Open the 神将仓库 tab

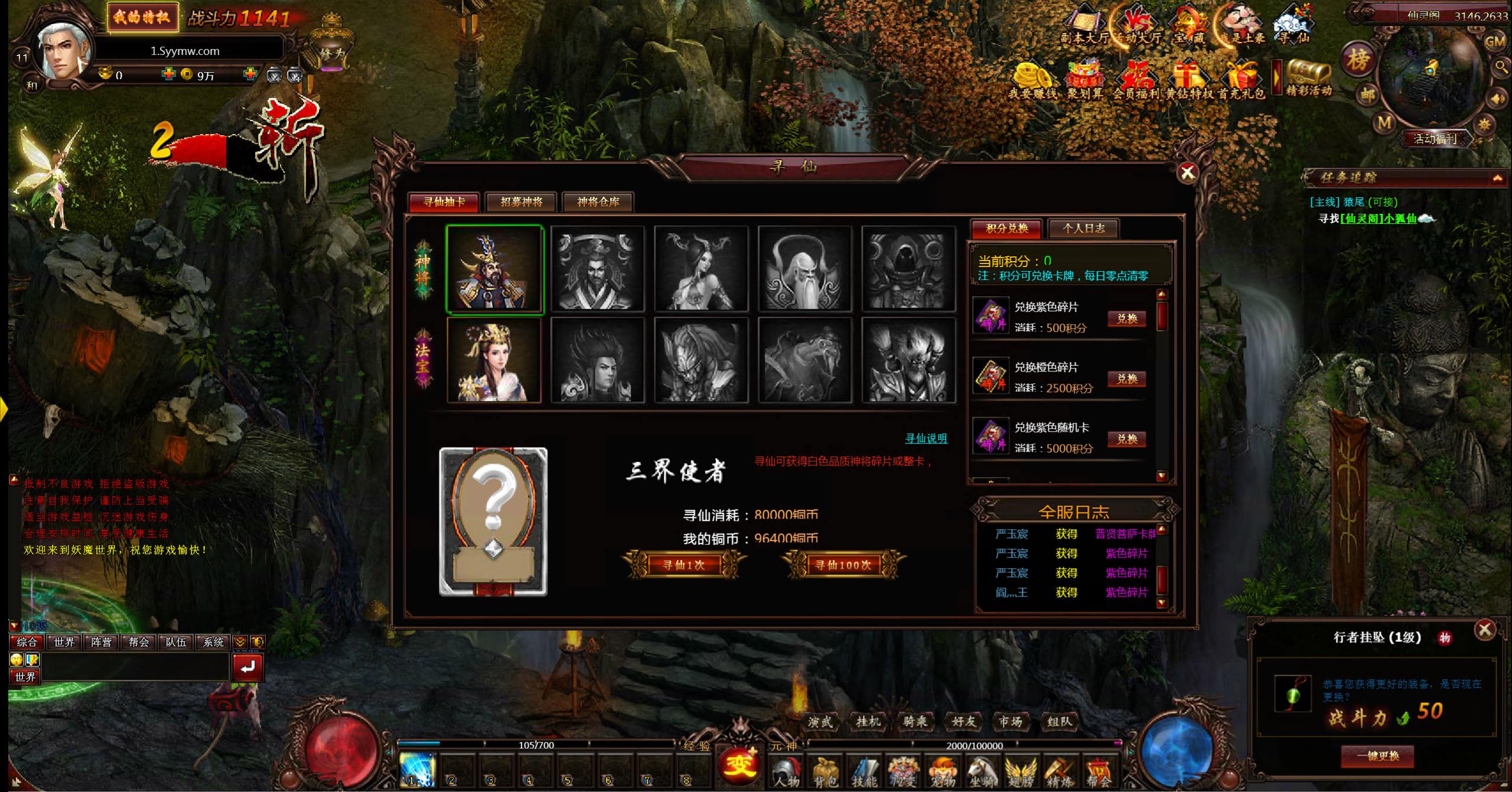pos(598,202)
